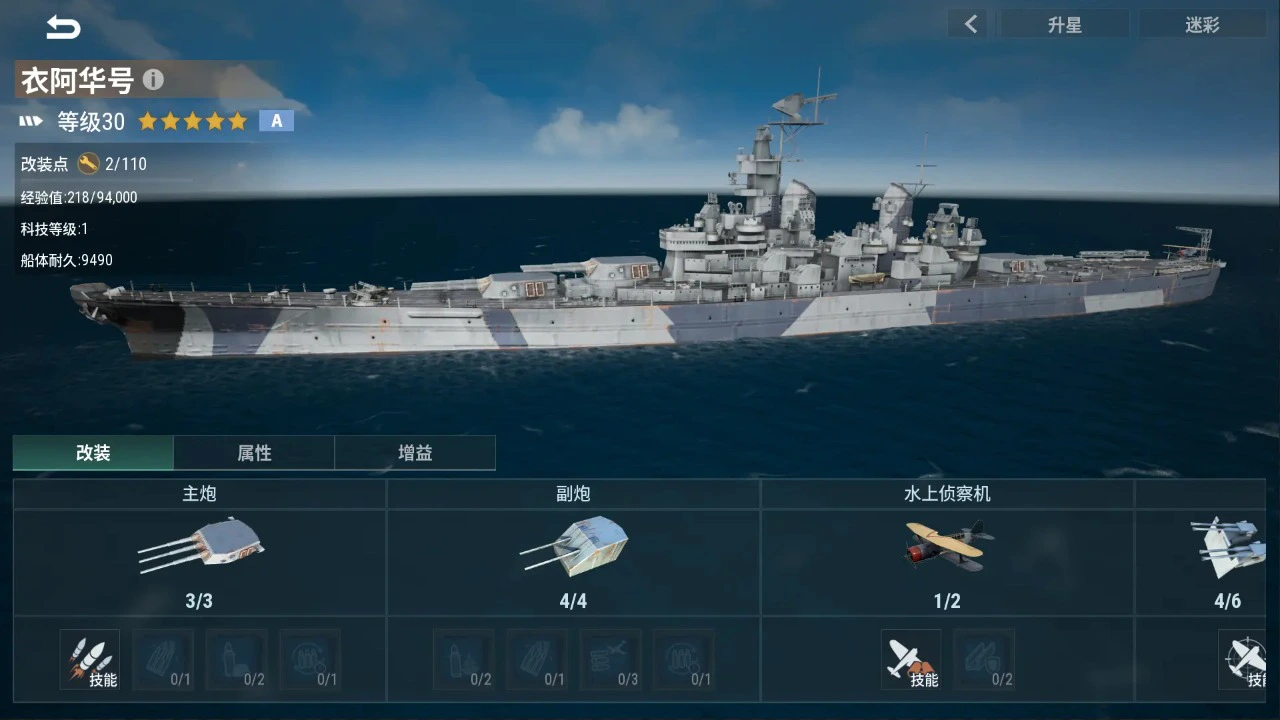Click the locked ammo 0/2 slot under 副炮
The image size is (1280, 720).
coord(463,660)
